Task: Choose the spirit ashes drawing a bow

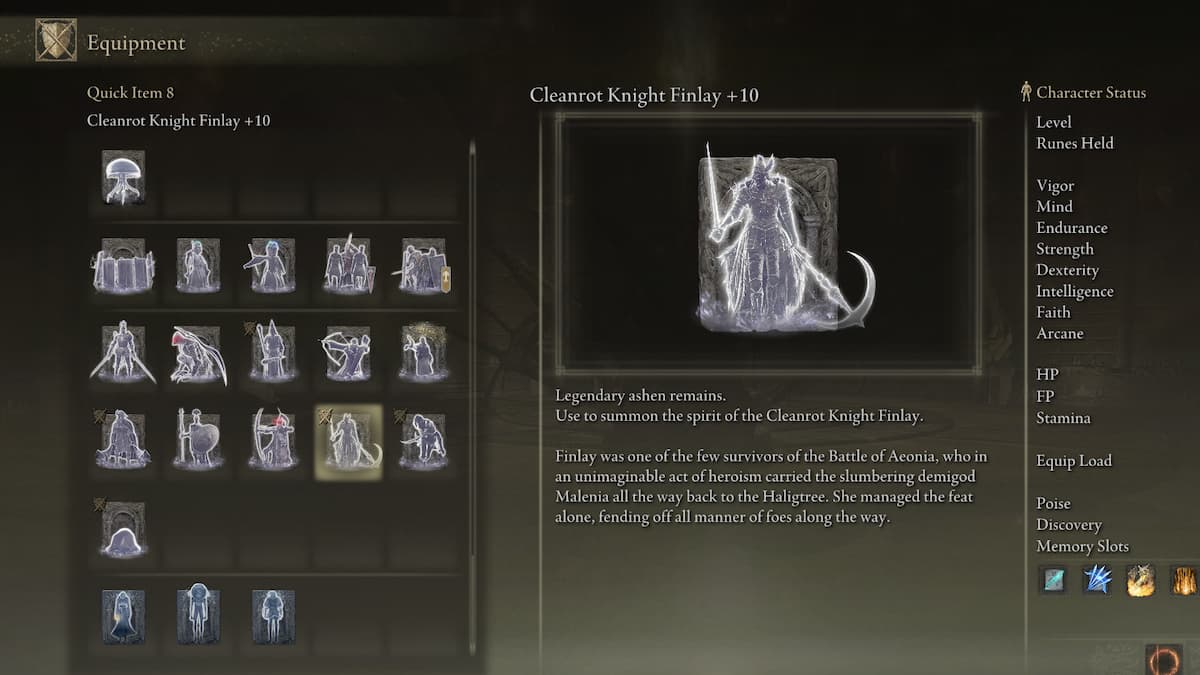Action: [348, 353]
